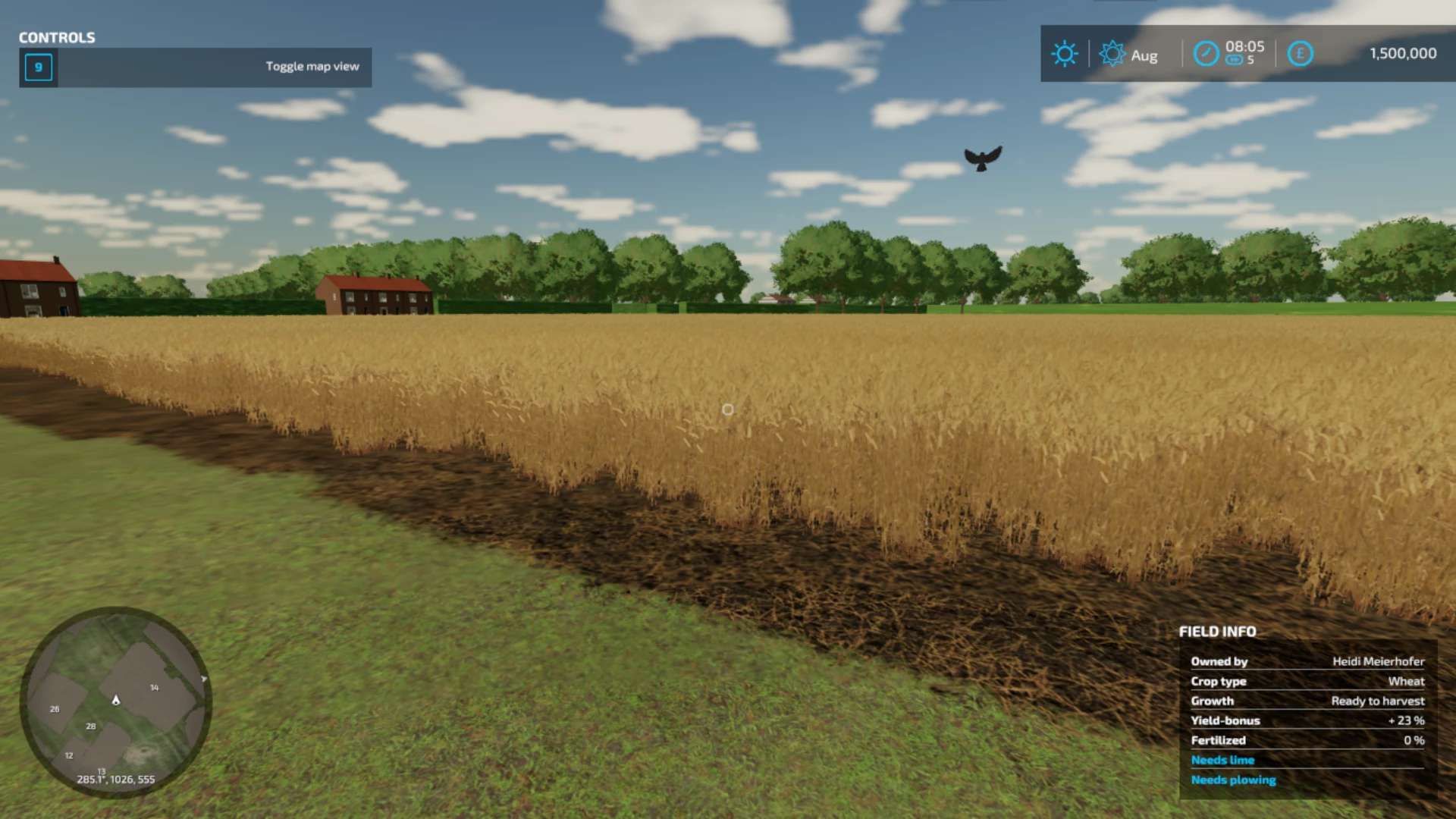Select field 26 on the minimap
The width and height of the screenshot is (1456, 819).
(55, 709)
